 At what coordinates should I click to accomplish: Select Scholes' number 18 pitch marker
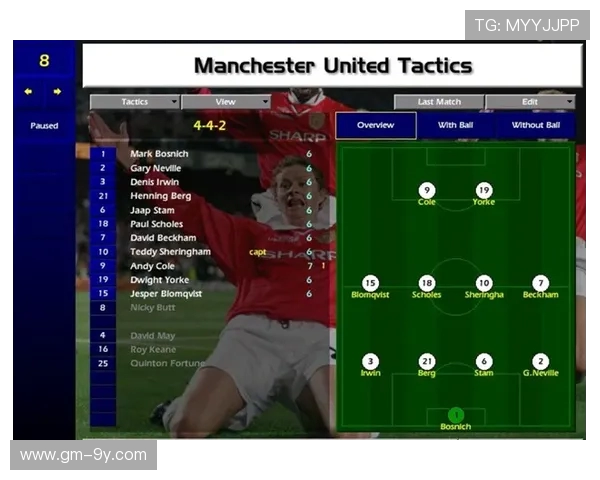point(427,283)
